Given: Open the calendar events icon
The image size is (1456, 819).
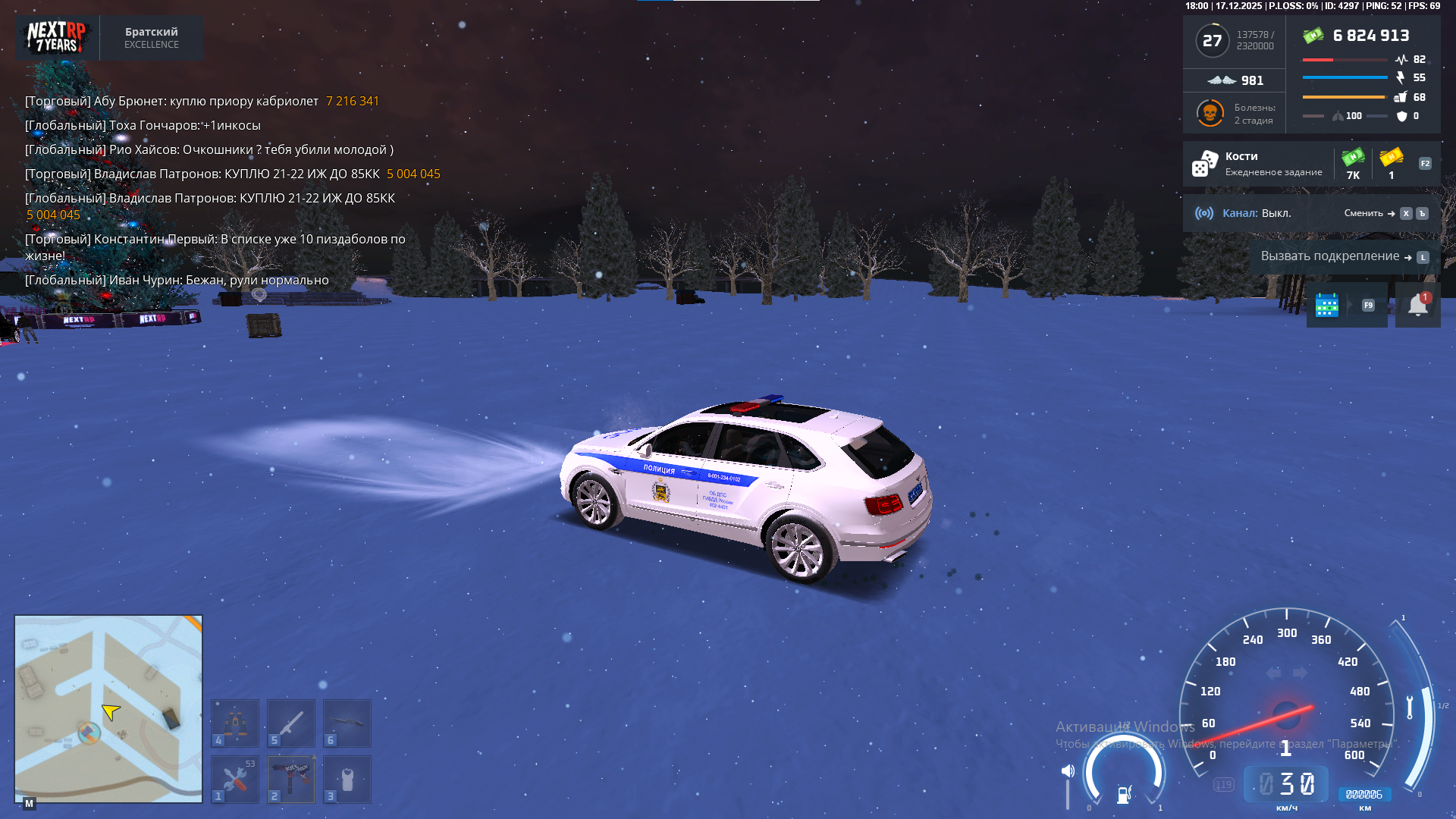Looking at the screenshot, I should (x=1326, y=305).
